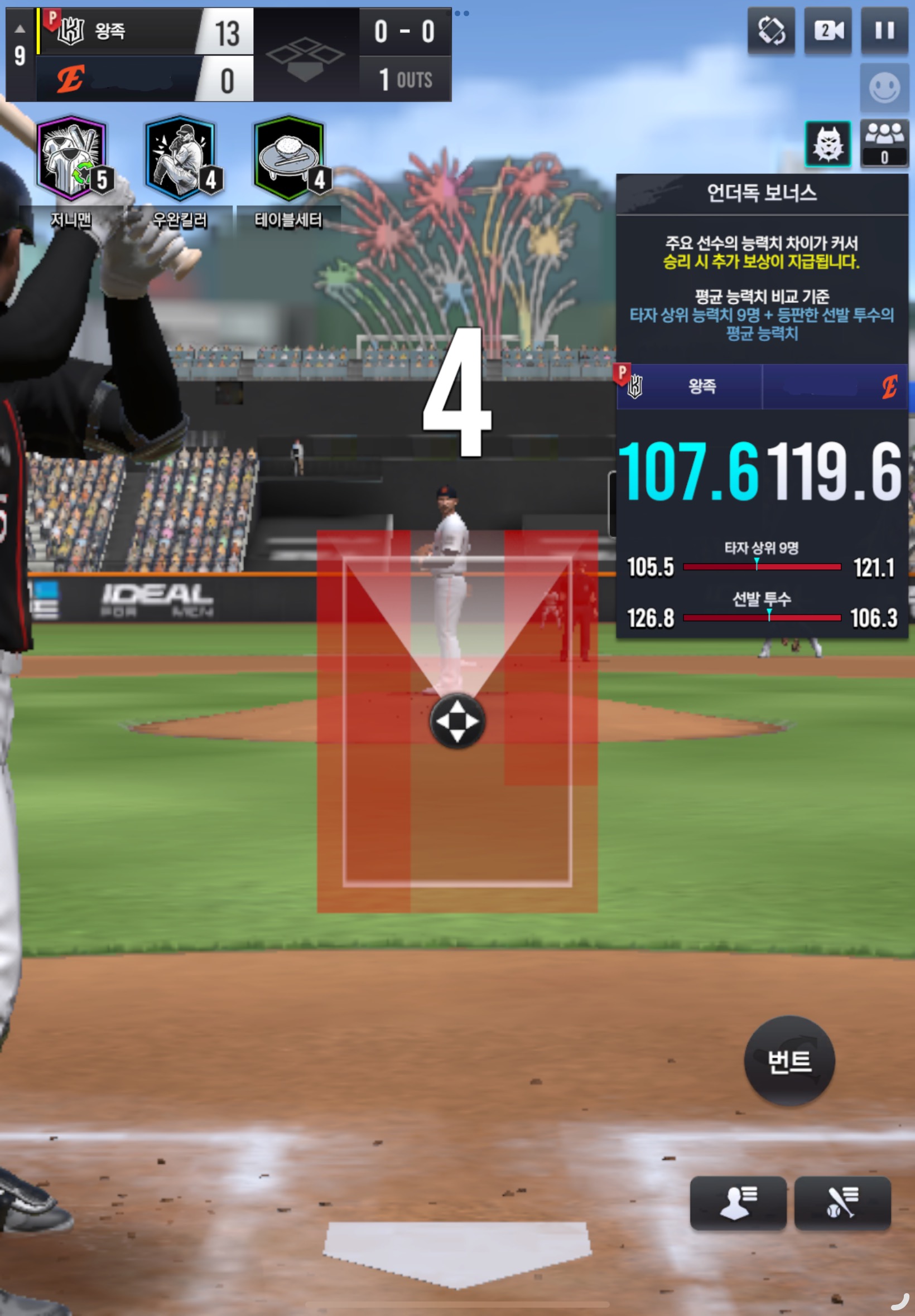The width and height of the screenshot is (915, 1316).
Task: Select the 테이블세터 skill icon
Action: [289, 158]
